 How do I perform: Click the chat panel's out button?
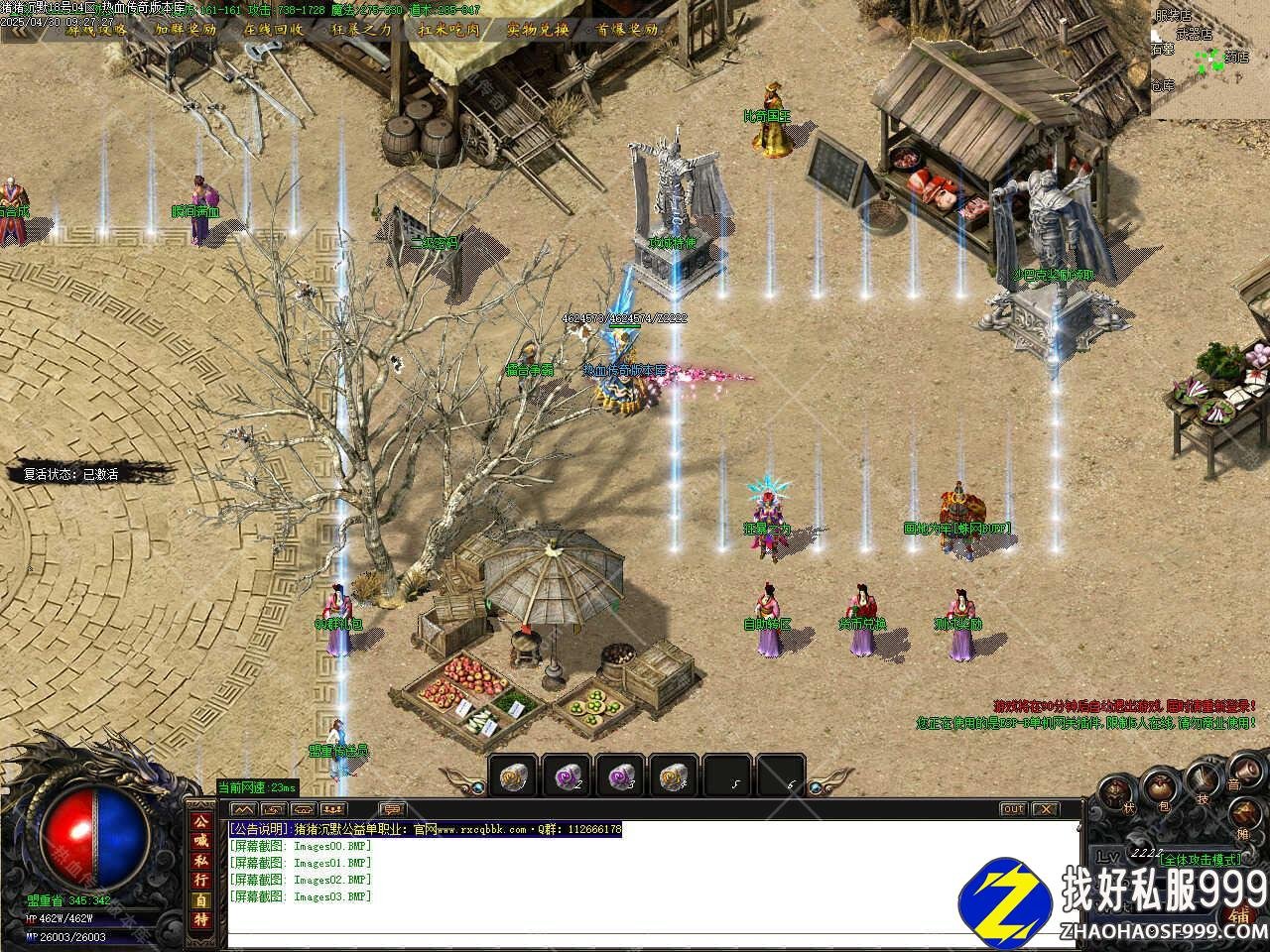click(x=1012, y=809)
